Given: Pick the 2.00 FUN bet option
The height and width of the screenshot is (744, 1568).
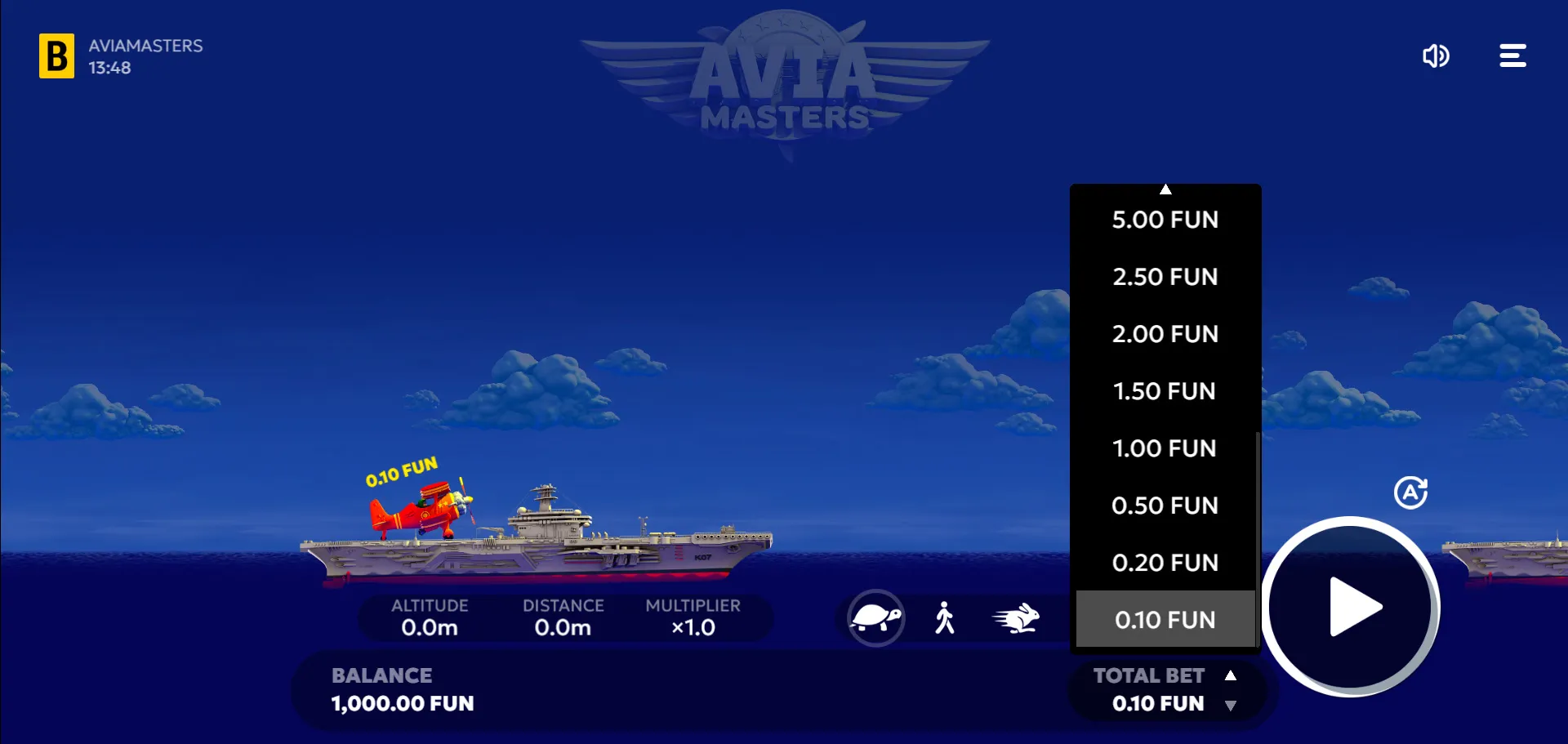Looking at the screenshot, I should (1165, 334).
